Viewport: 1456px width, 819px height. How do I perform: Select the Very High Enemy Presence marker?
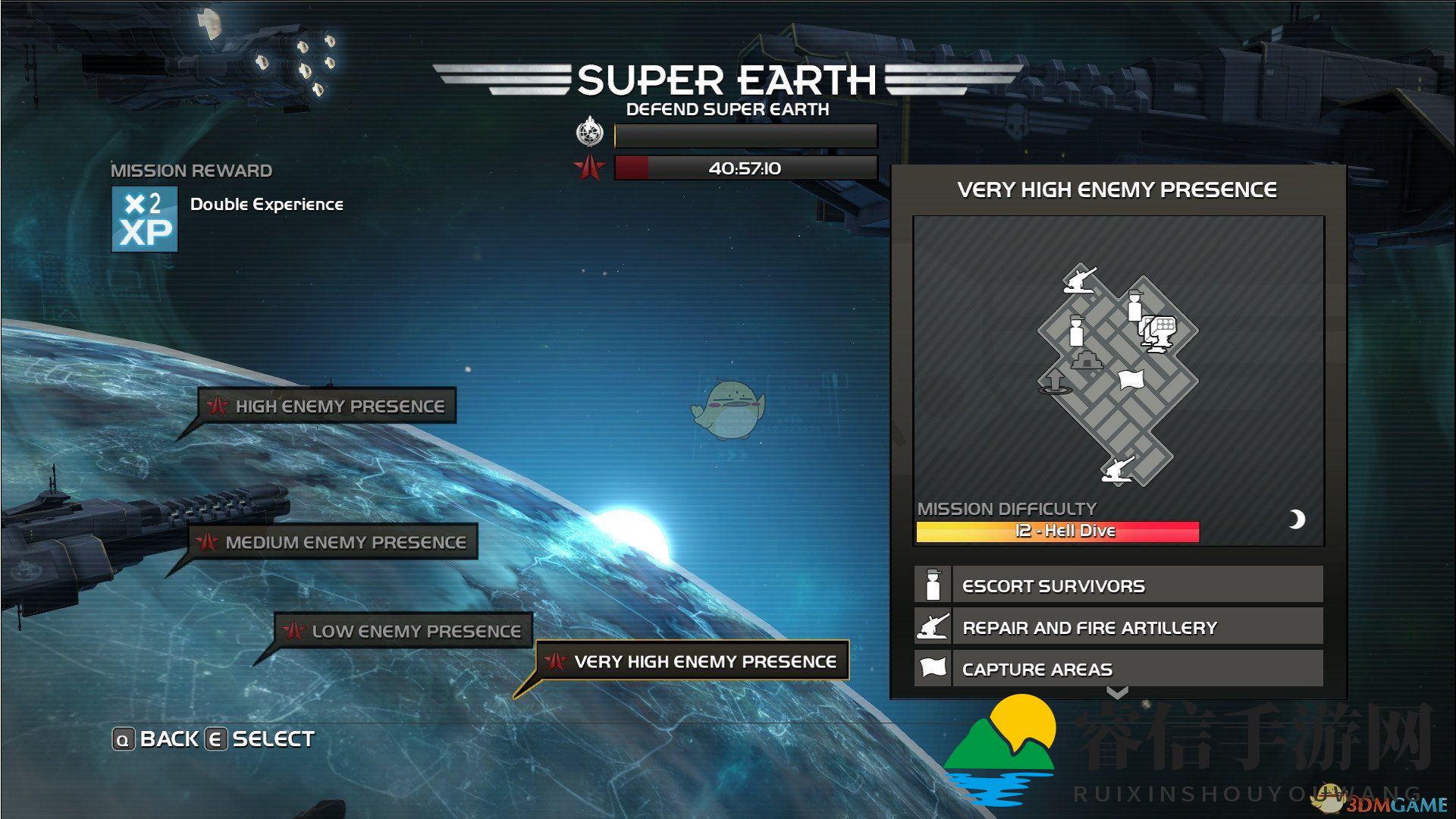click(x=692, y=661)
